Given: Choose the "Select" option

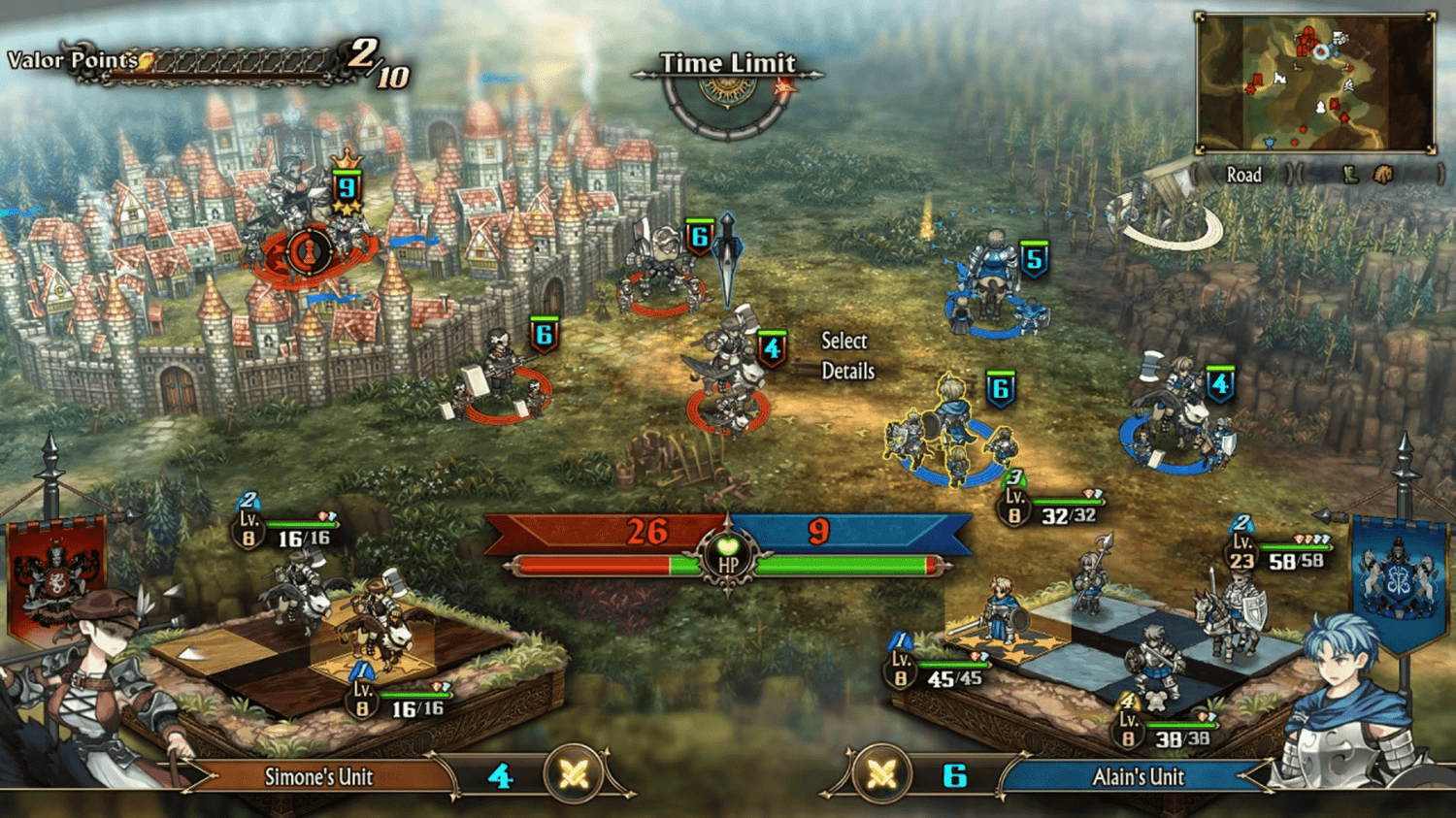Looking at the screenshot, I should coord(844,341).
